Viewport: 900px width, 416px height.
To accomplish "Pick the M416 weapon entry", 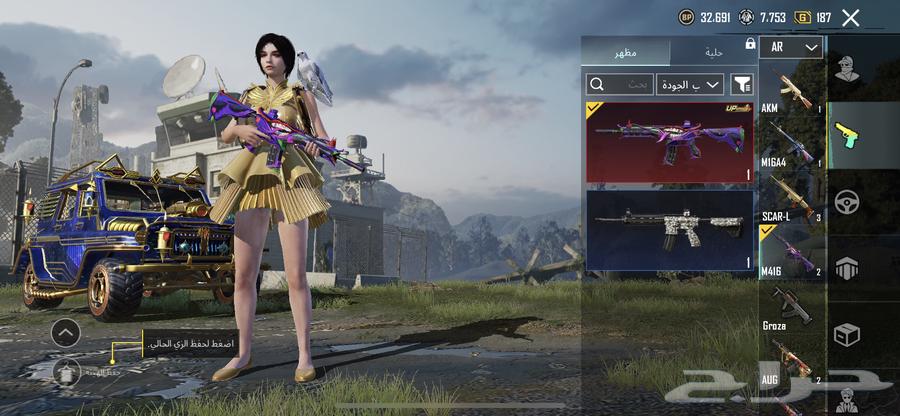I will (x=791, y=250).
